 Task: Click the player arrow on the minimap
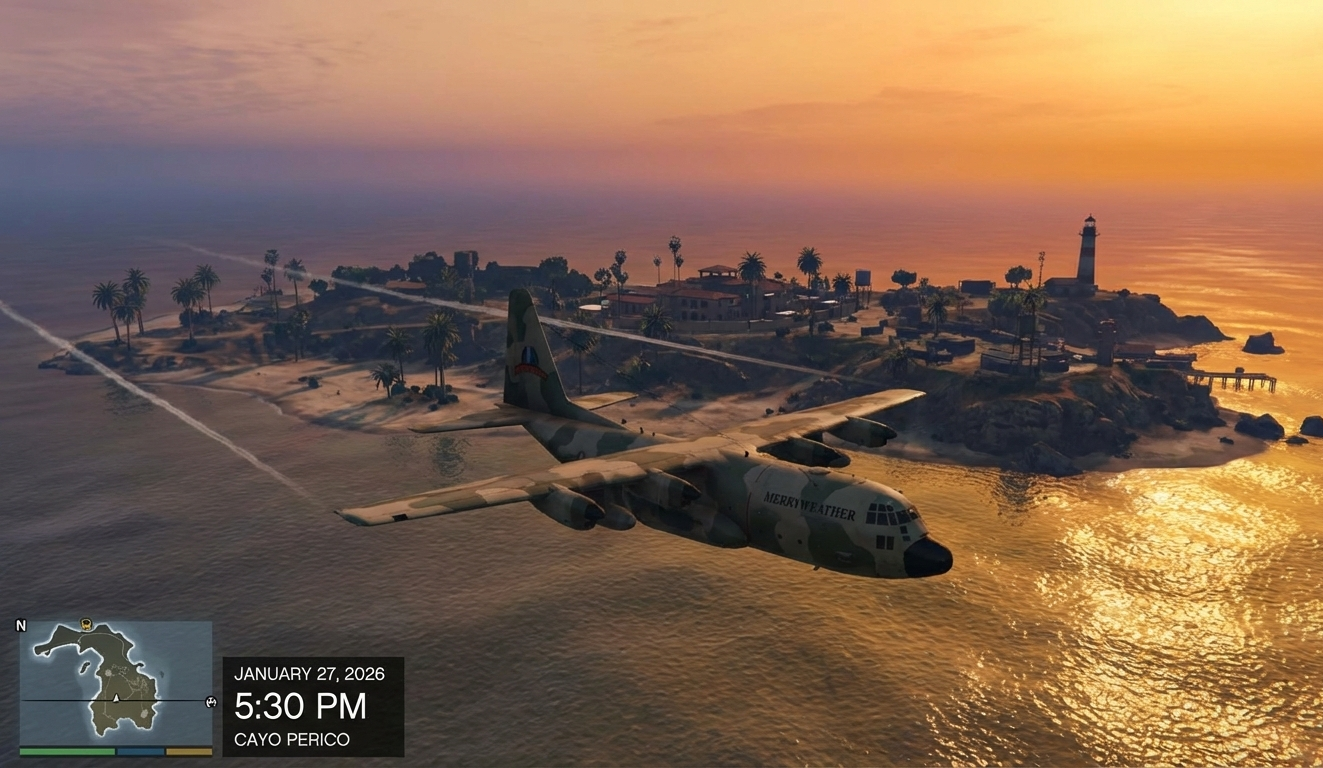[116, 698]
